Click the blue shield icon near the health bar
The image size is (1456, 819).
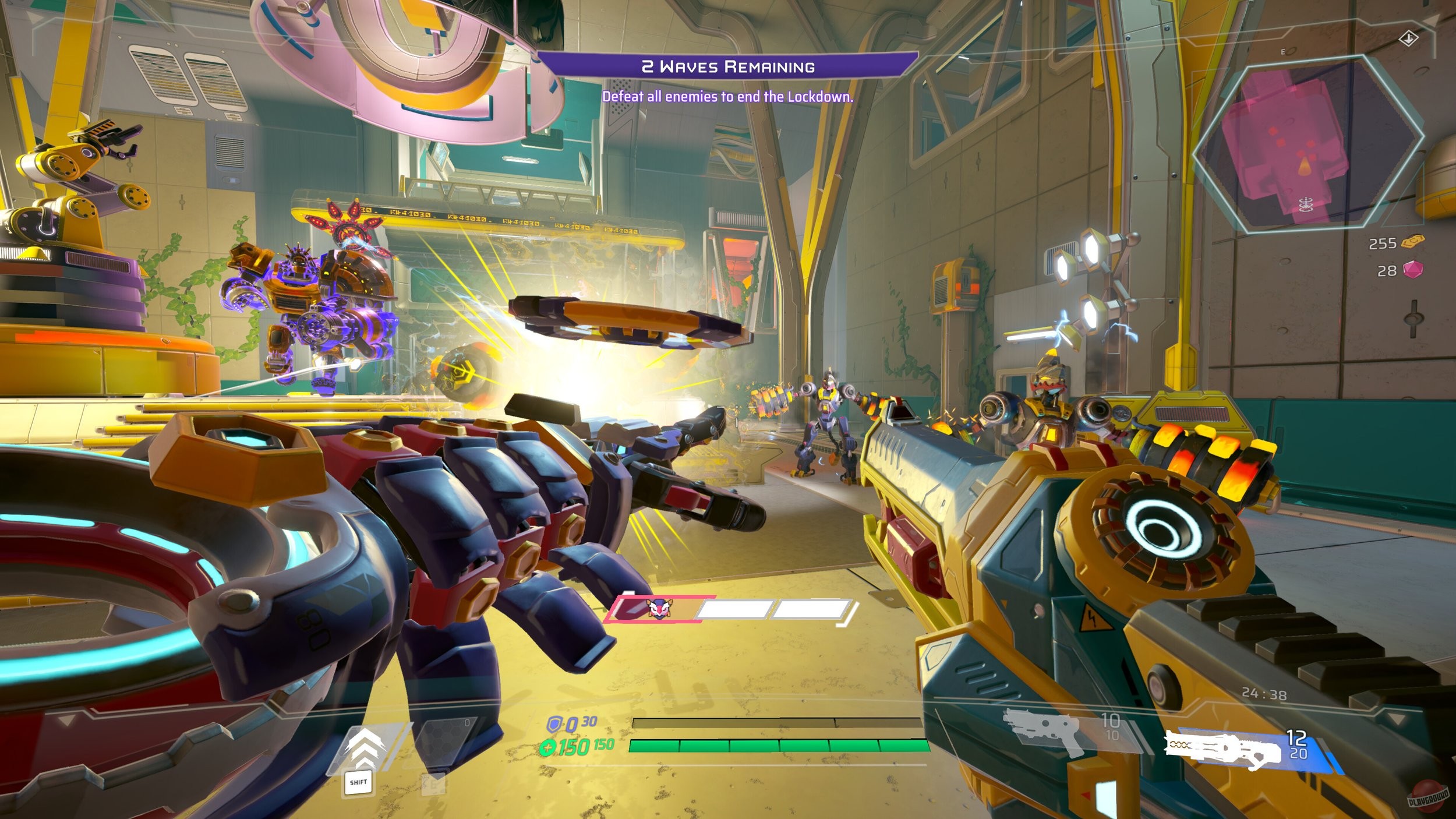[x=556, y=724]
